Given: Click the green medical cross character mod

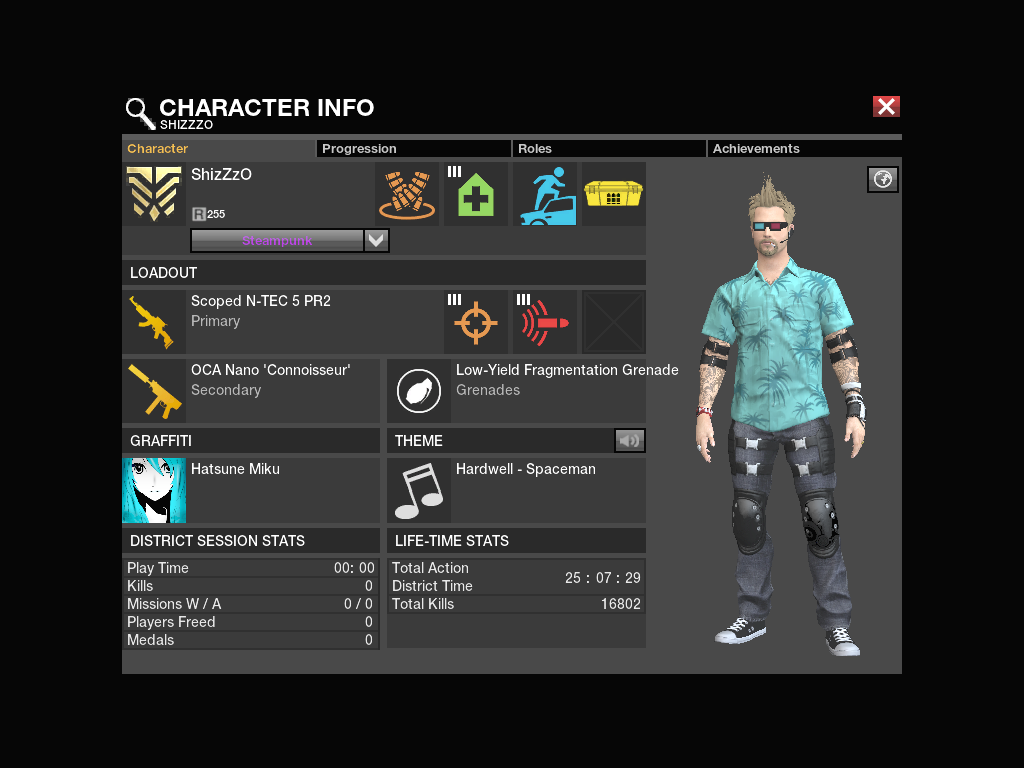Looking at the screenshot, I should coord(476,194).
